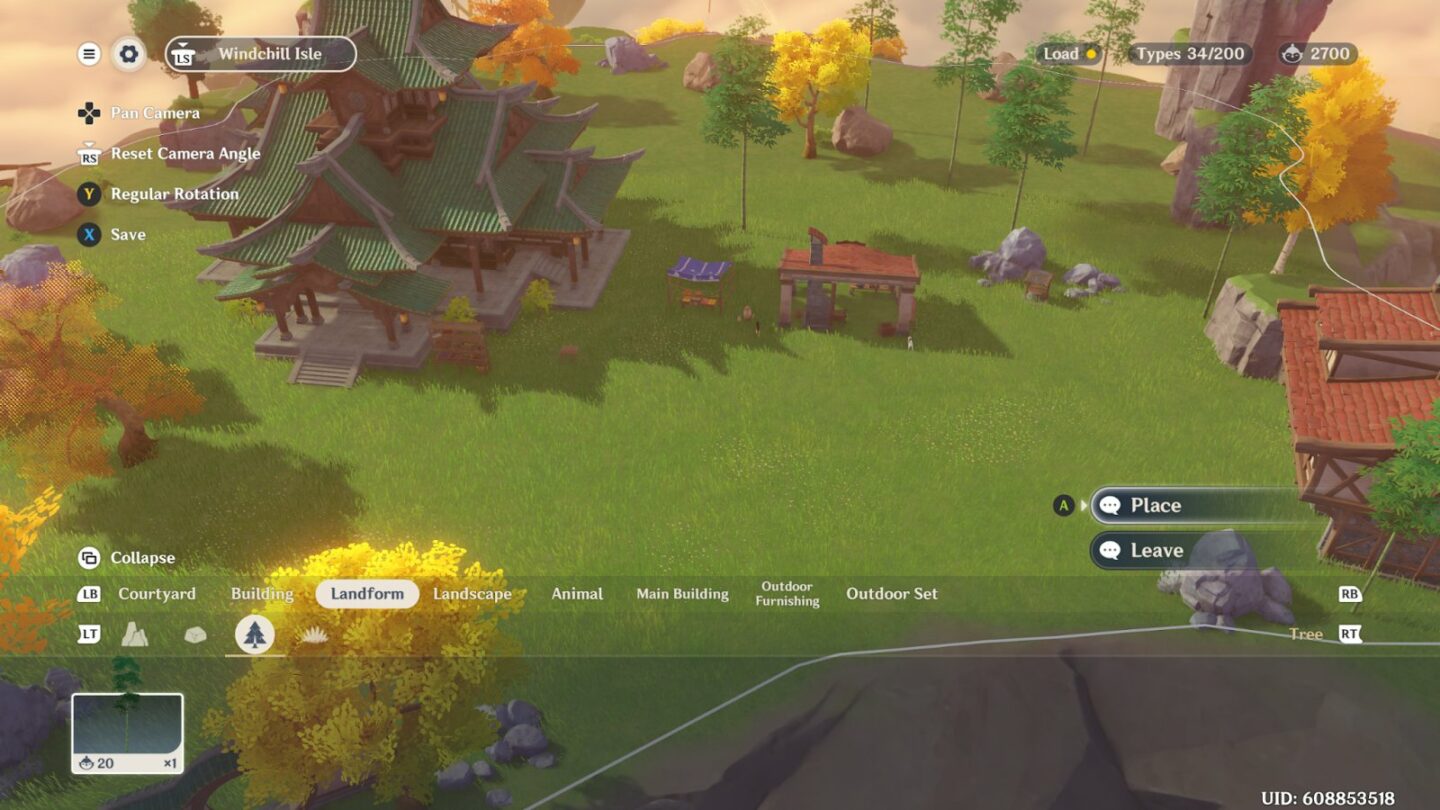Open the Animal tab

pos(577,594)
